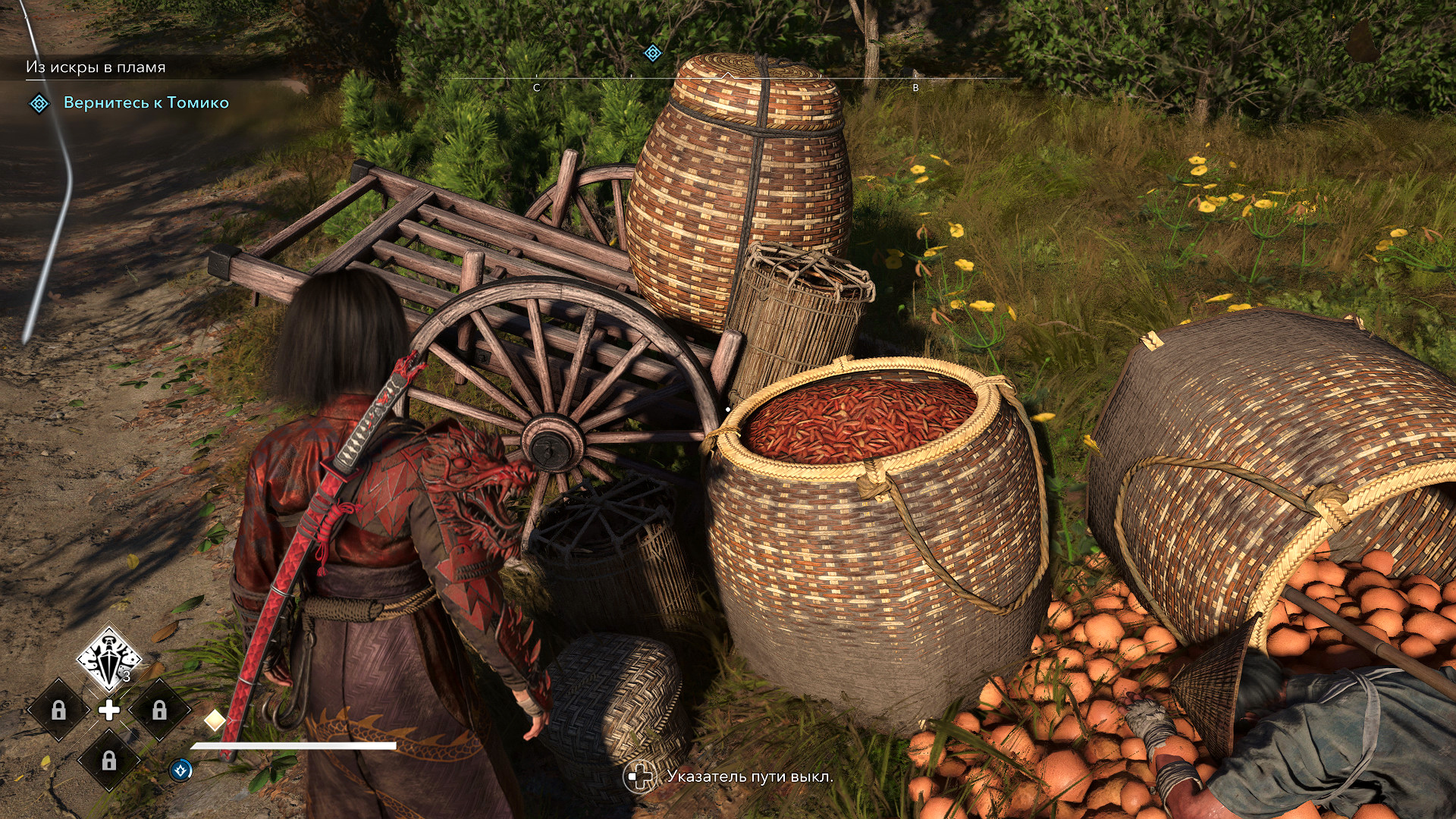
Task: Click the blue circular ability icon
Action: click(x=180, y=770)
